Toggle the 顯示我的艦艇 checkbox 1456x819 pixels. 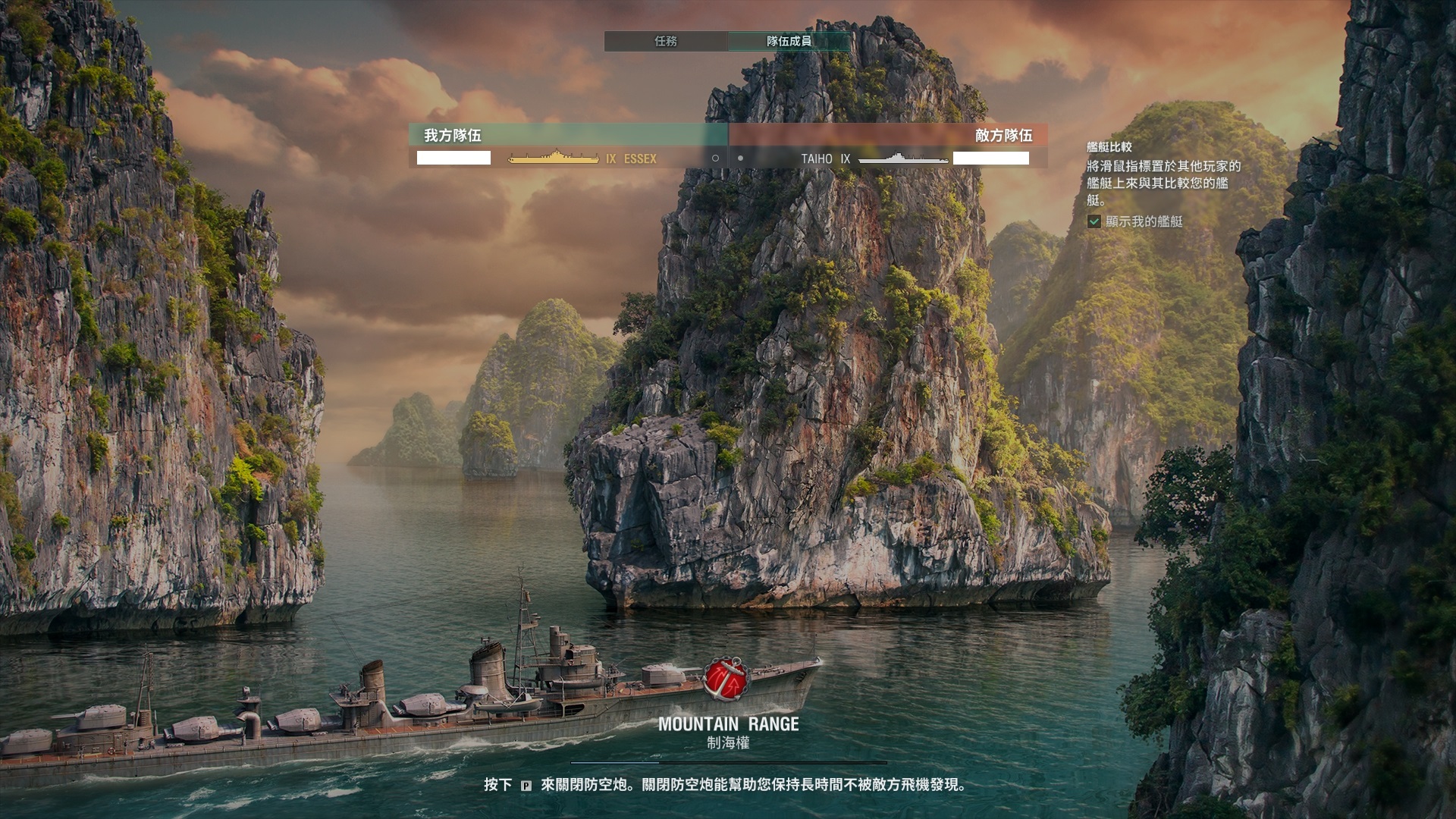tap(1094, 221)
